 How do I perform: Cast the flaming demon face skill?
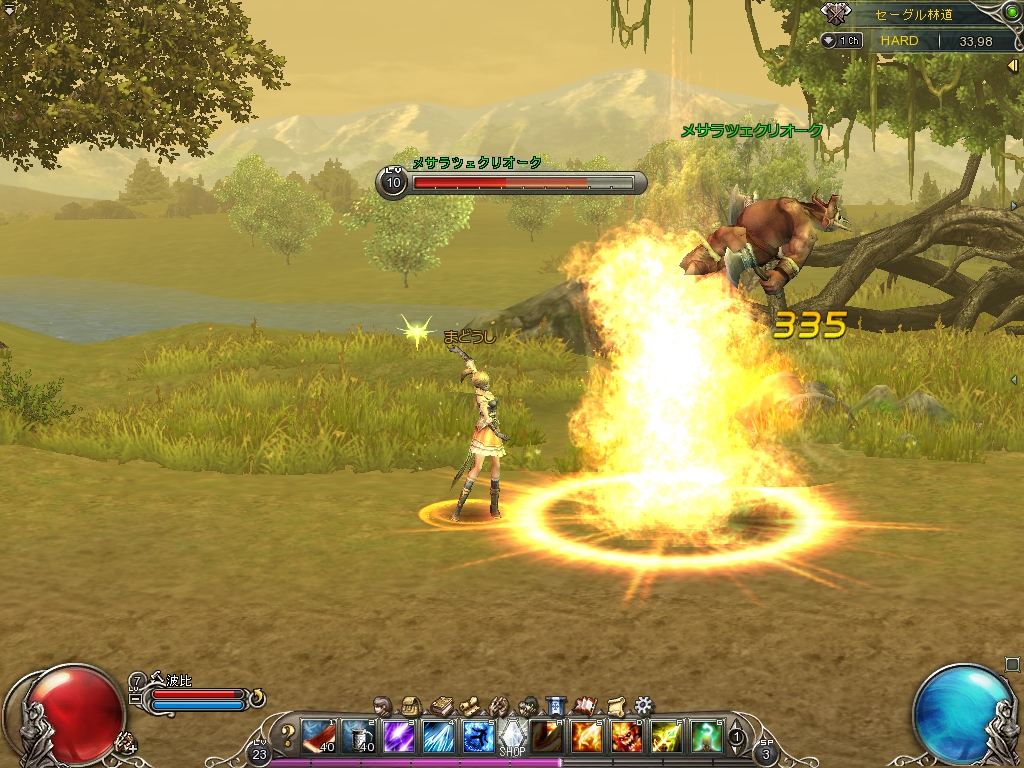tap(626, 737)
